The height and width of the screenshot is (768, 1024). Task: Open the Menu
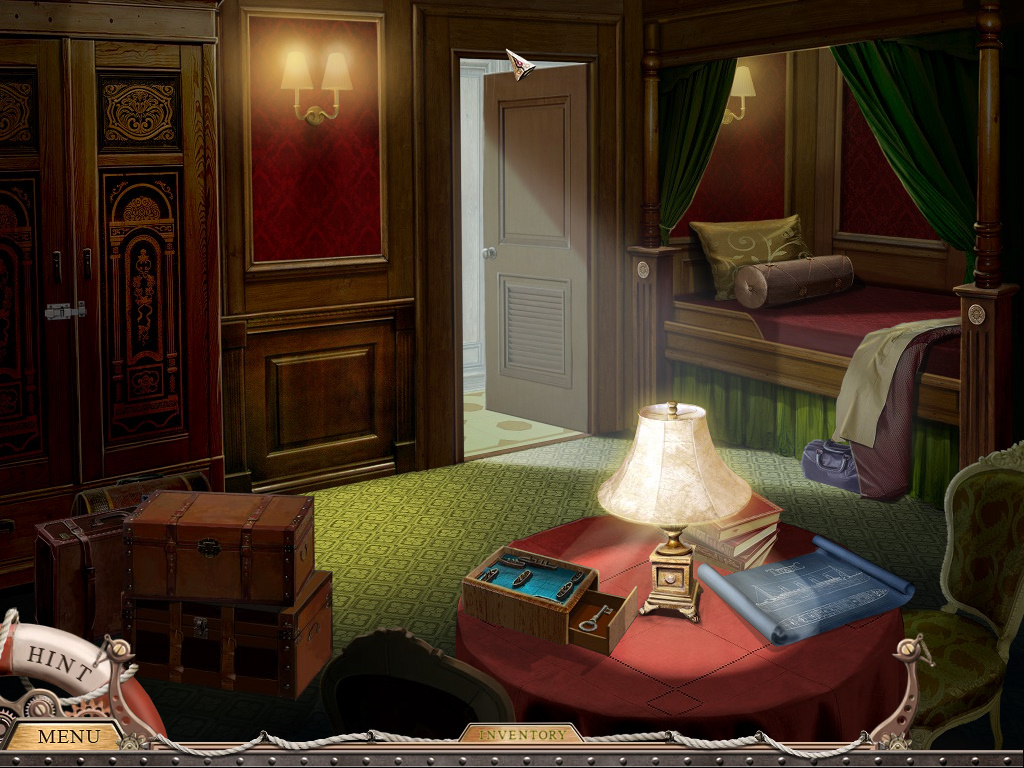(68, 737)
